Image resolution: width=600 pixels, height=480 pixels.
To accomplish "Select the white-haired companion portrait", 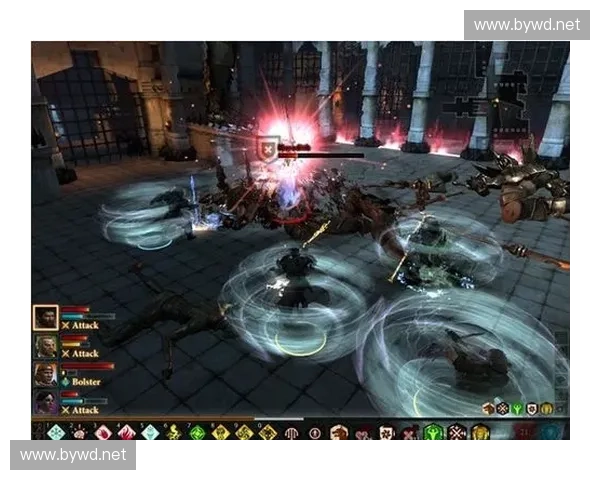I will click(x=46, y=346).
